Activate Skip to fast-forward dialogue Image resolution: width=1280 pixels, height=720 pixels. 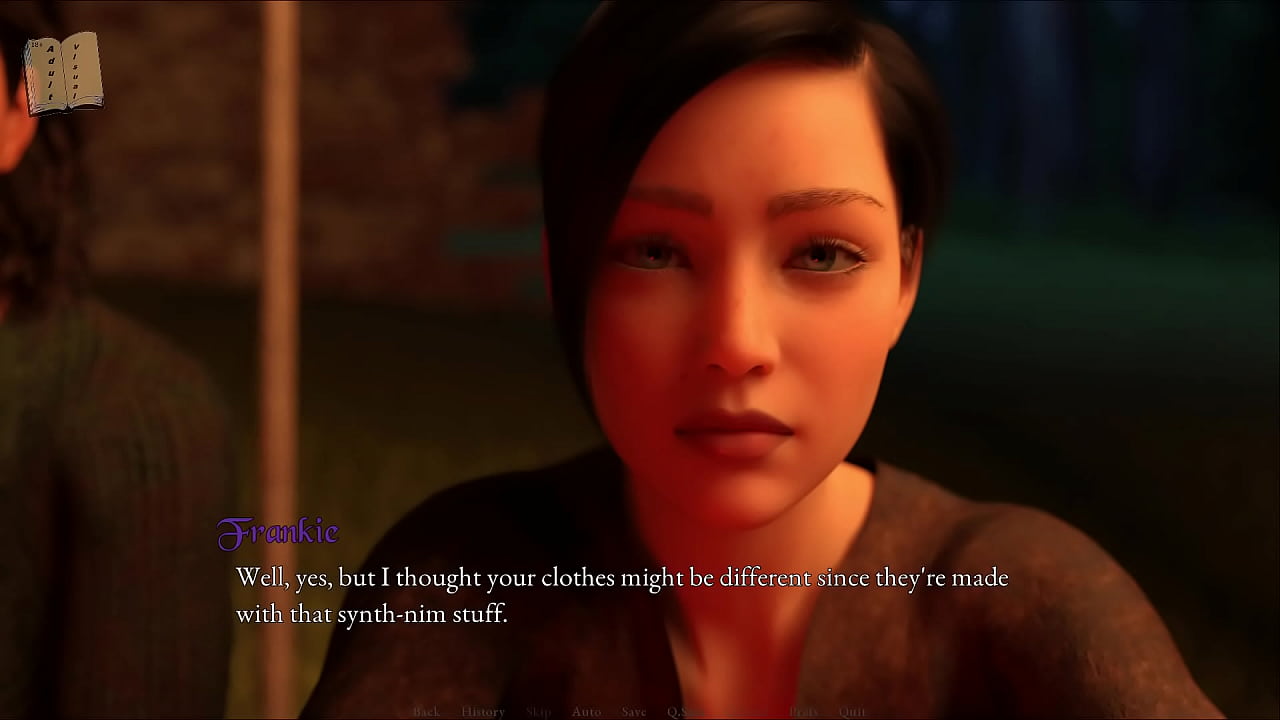[x=538, y=712]
